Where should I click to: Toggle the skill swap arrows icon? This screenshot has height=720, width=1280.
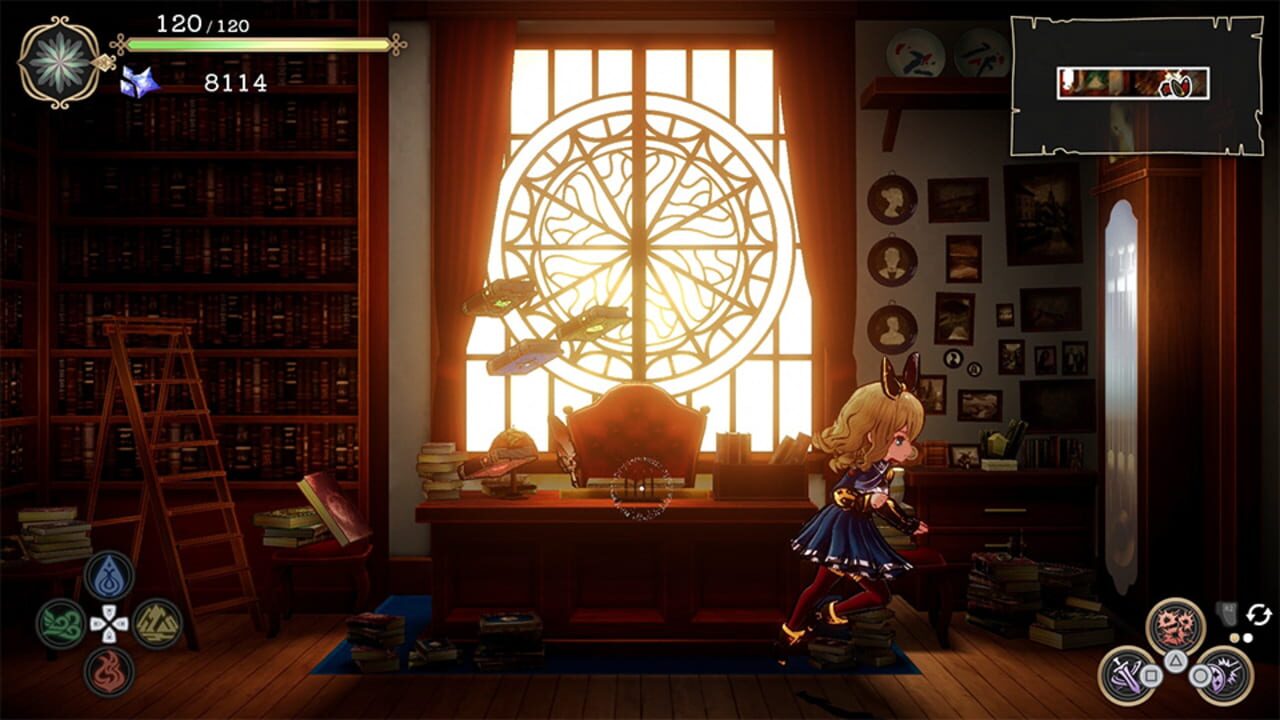click(x=1259, y=614)
